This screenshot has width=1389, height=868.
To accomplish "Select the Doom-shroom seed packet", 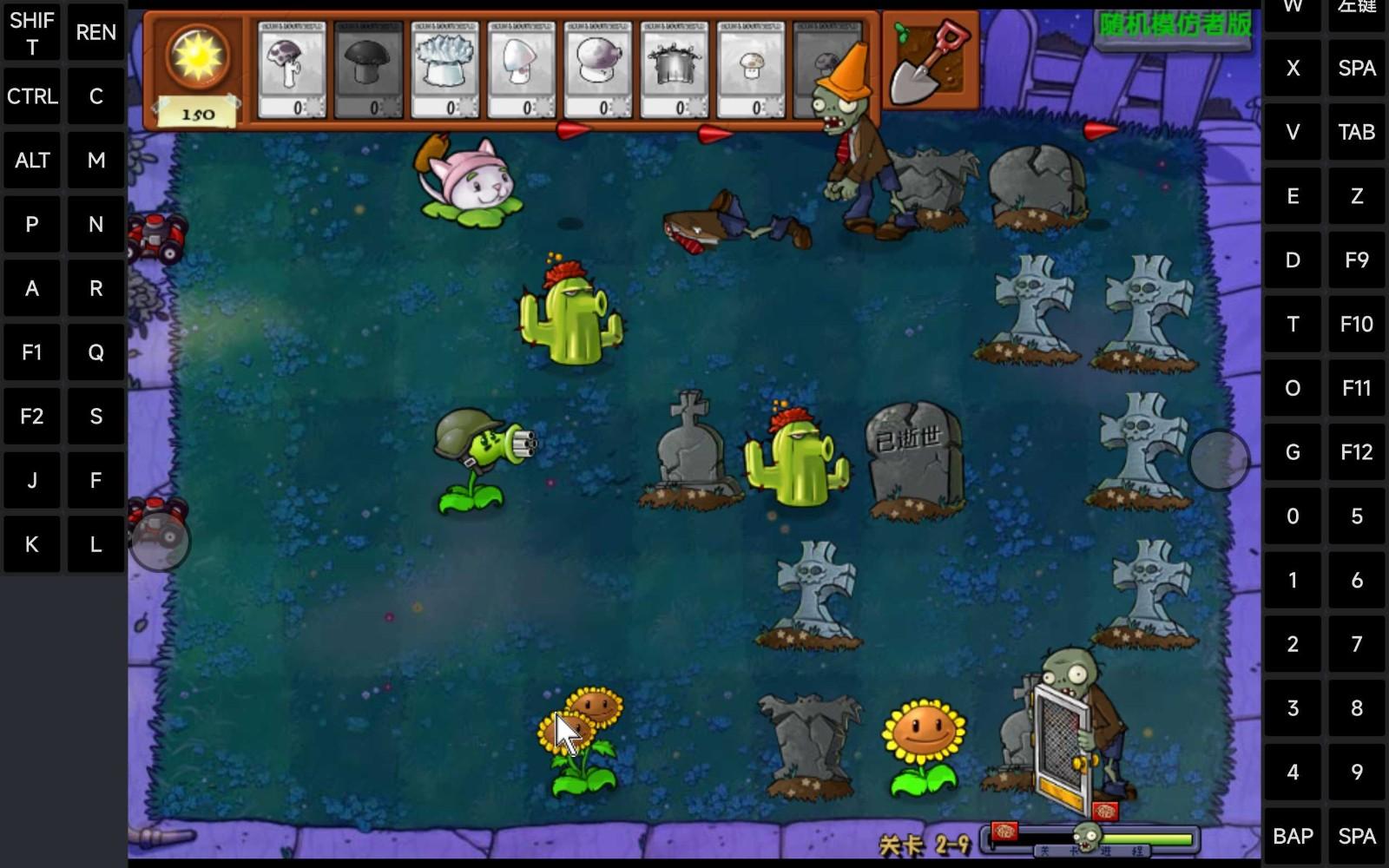I will (x=368, y=68).
